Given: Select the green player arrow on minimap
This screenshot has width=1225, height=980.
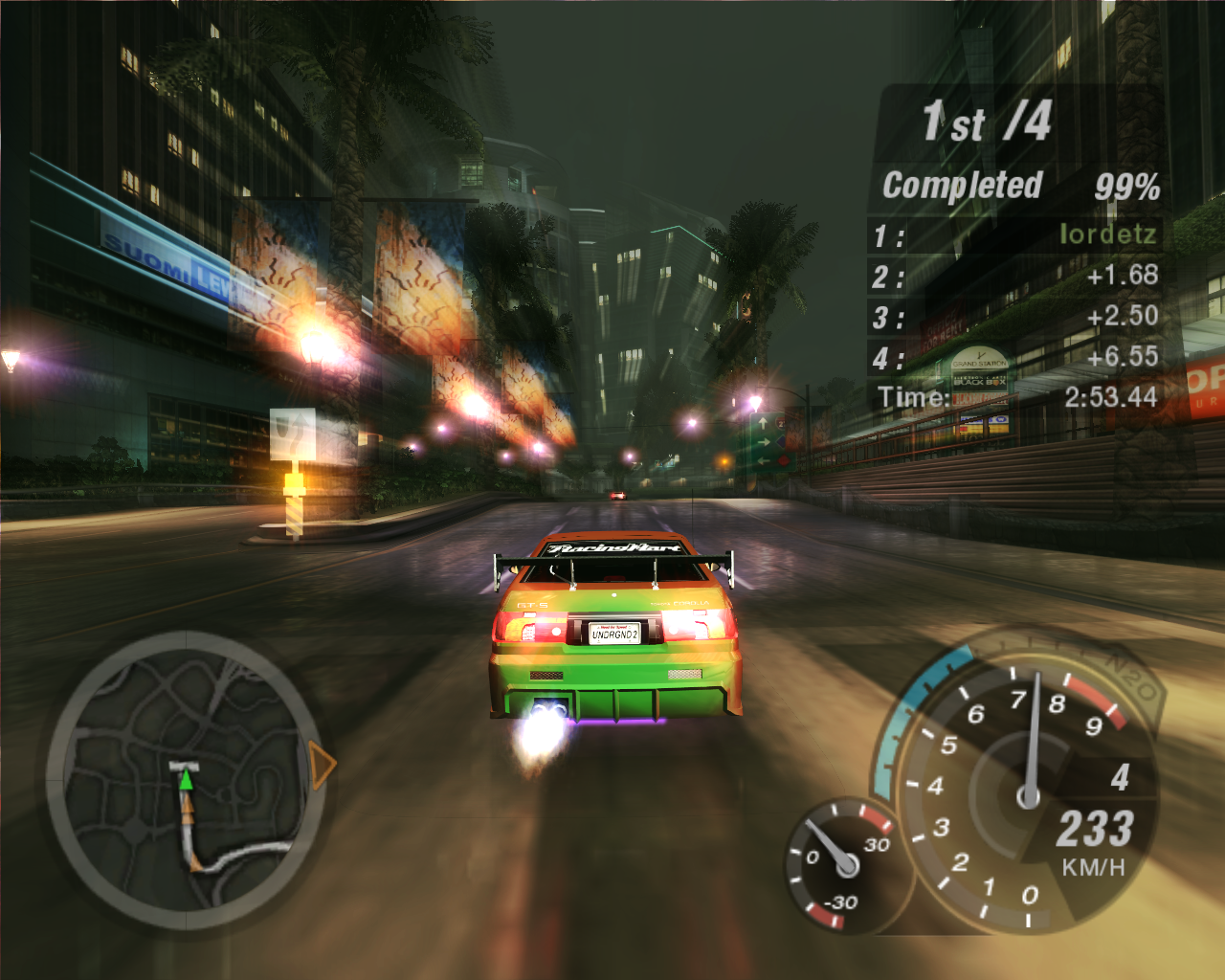Looking at the screenshot, I should coord(186,780).
